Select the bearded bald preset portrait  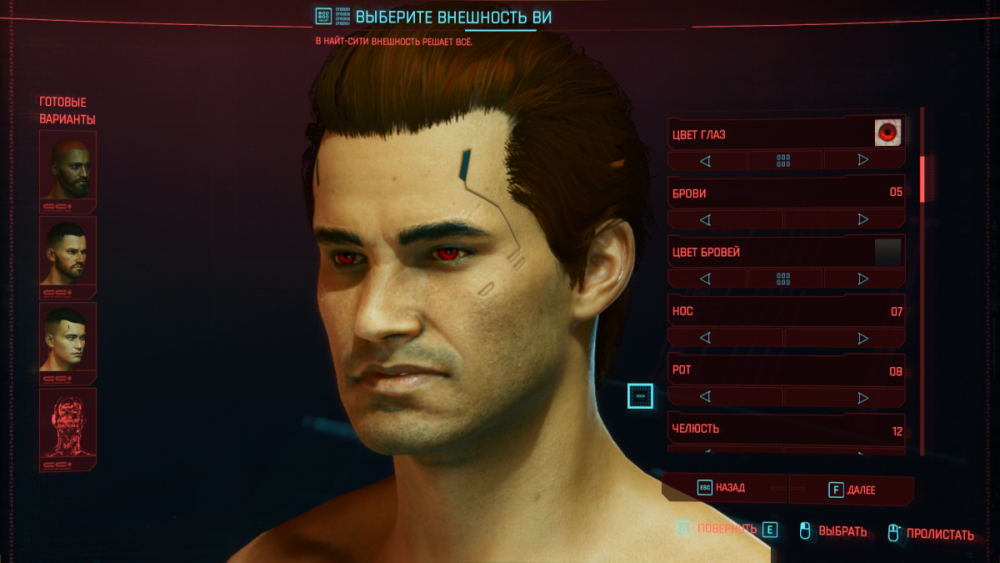(68, 168)
